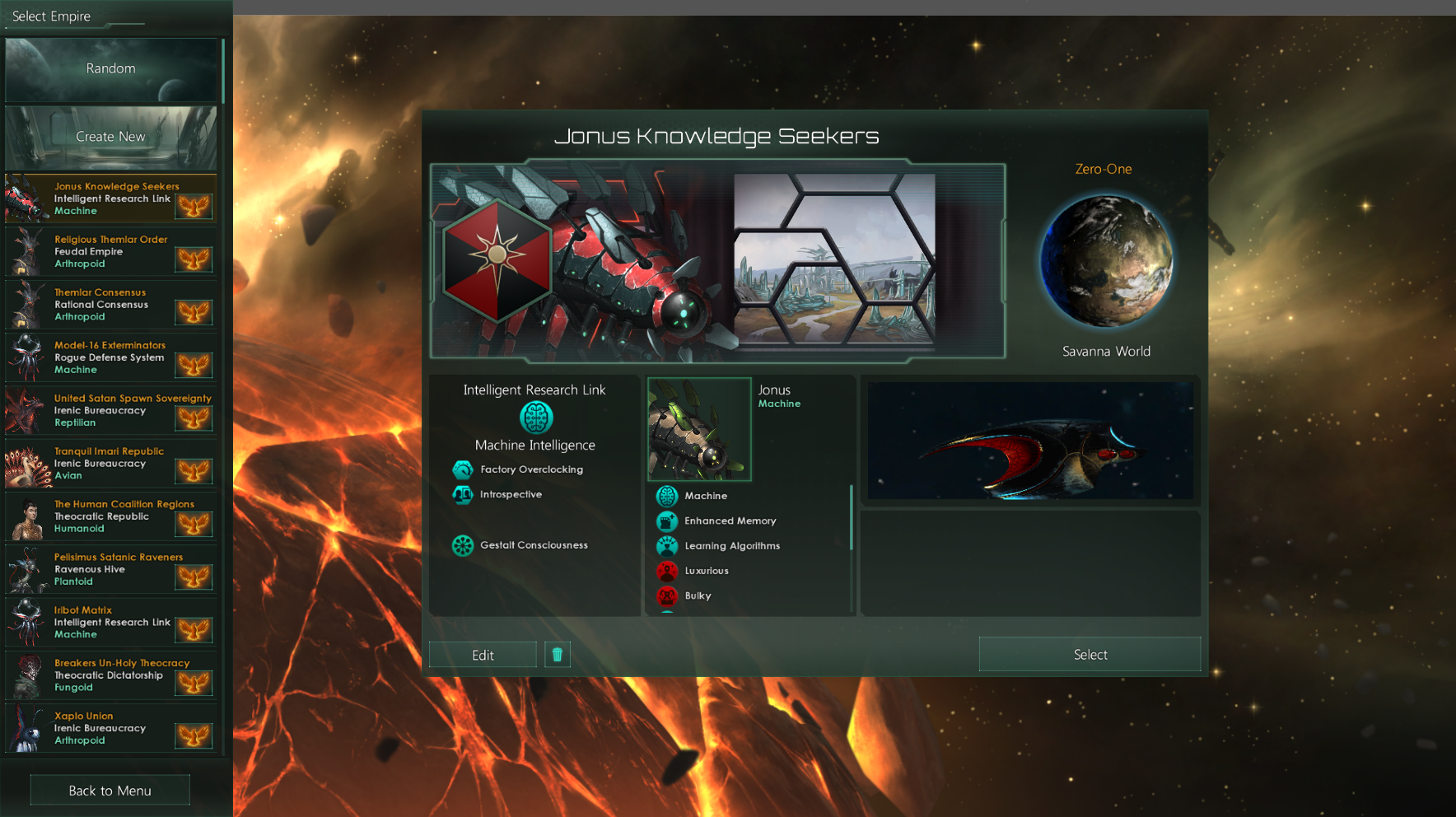Click the Machine Intelligence authority icon
This screenshot has width=1456, height=817.
[x=534, y=417]
